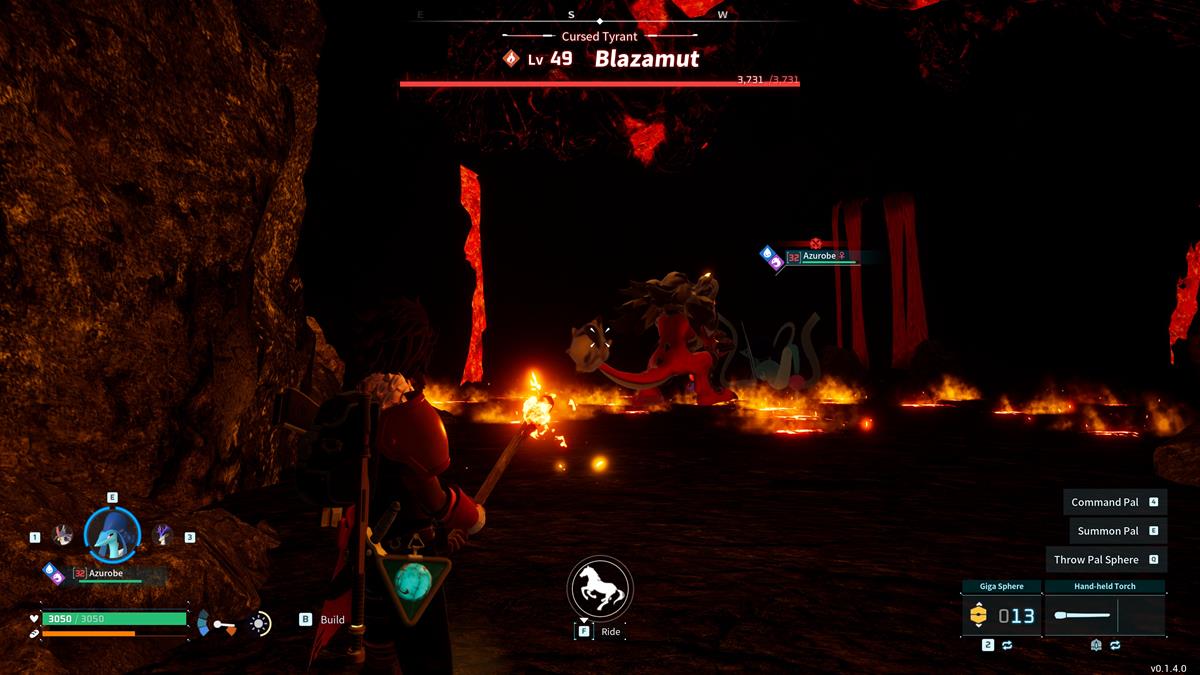Click the compass bar at the top
1200x675 pixels.
coord(600,16)
